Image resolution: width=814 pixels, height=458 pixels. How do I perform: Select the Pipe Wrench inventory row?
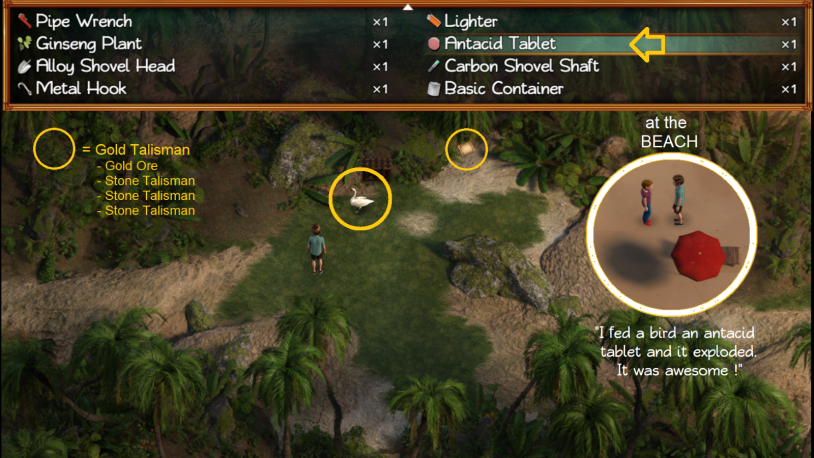coord(84,21)
